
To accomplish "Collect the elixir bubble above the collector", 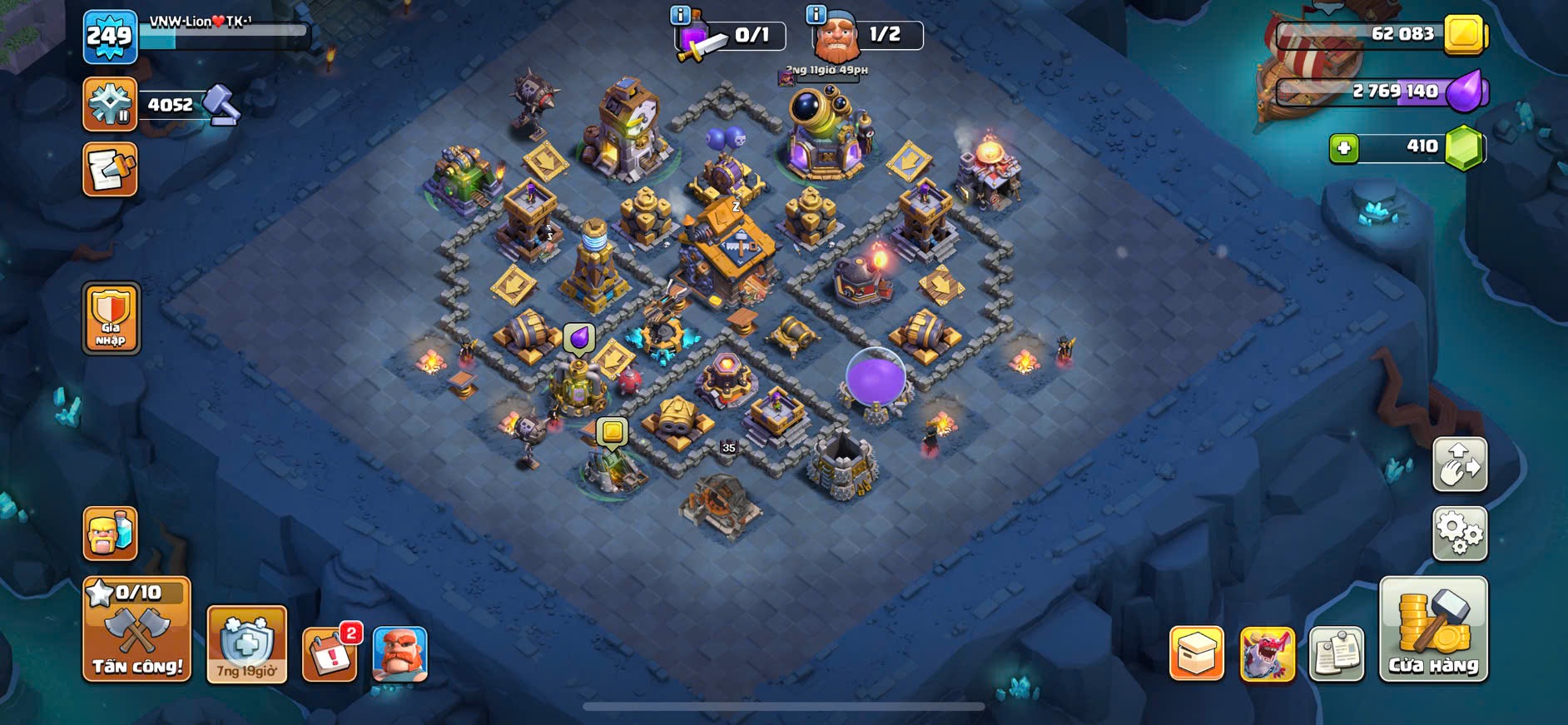I will pyautogui.click(x=579, y=337).
